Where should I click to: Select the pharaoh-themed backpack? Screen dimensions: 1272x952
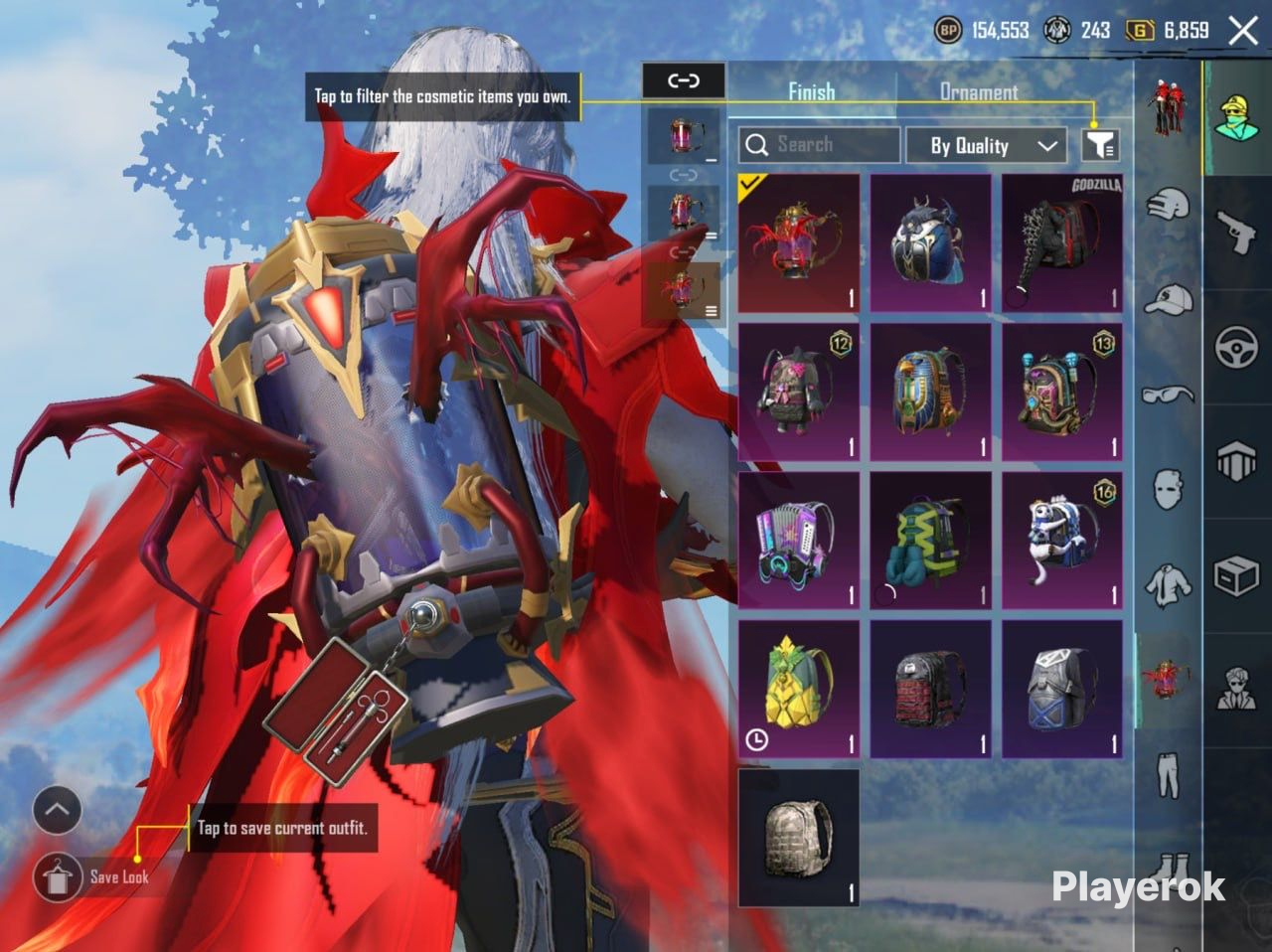point(930,392)
